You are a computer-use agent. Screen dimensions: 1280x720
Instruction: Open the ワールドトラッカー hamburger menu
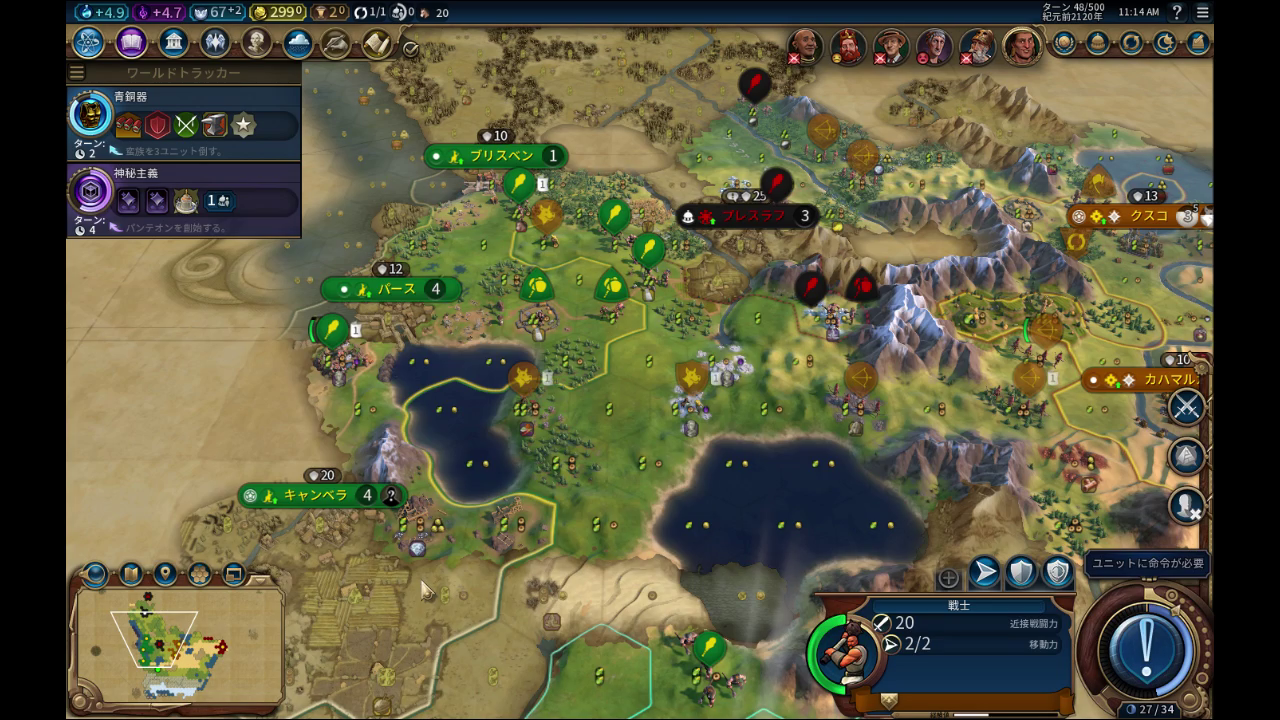77,73
